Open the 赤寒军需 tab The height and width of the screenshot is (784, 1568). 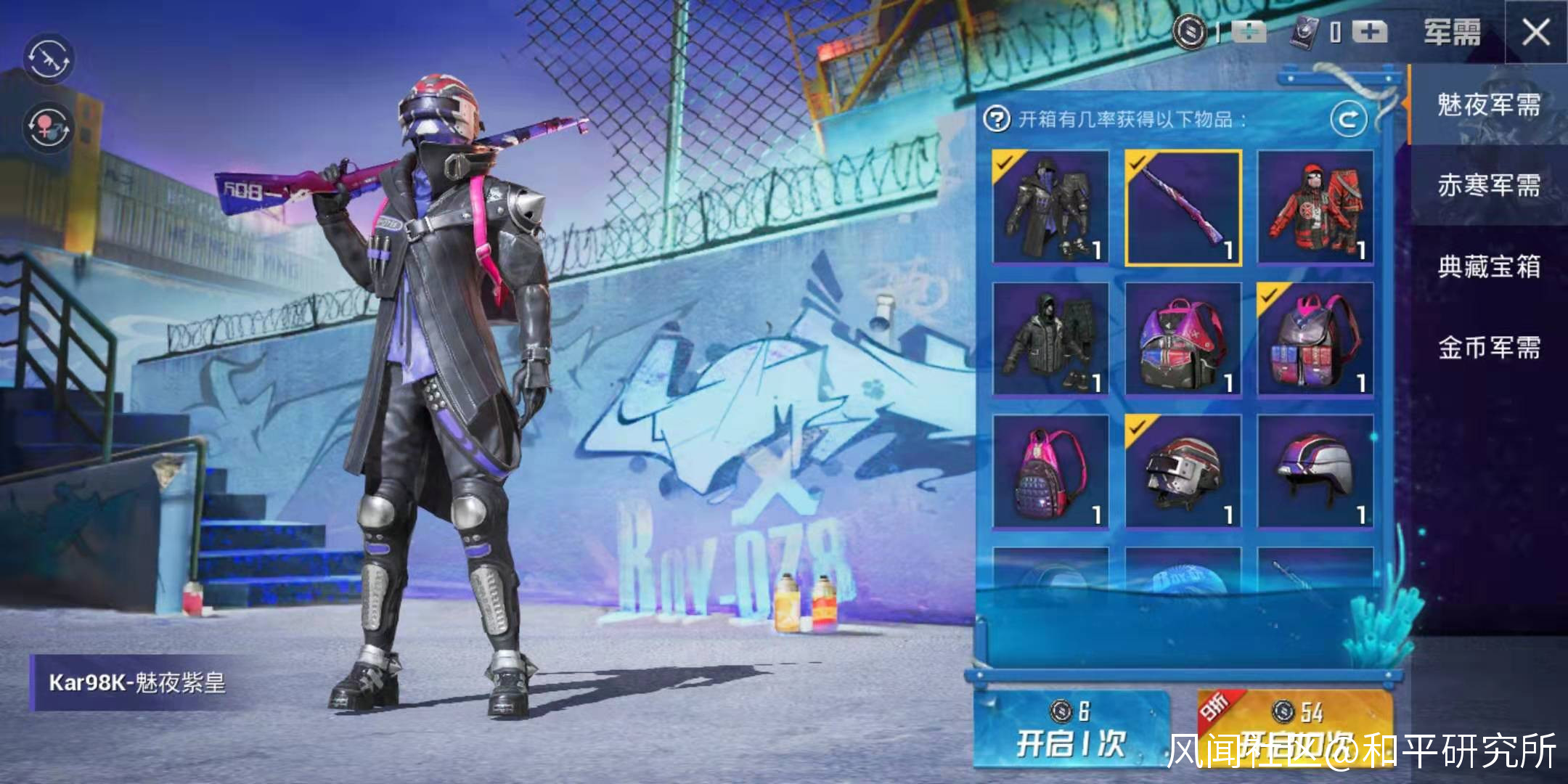[1488, 186]
